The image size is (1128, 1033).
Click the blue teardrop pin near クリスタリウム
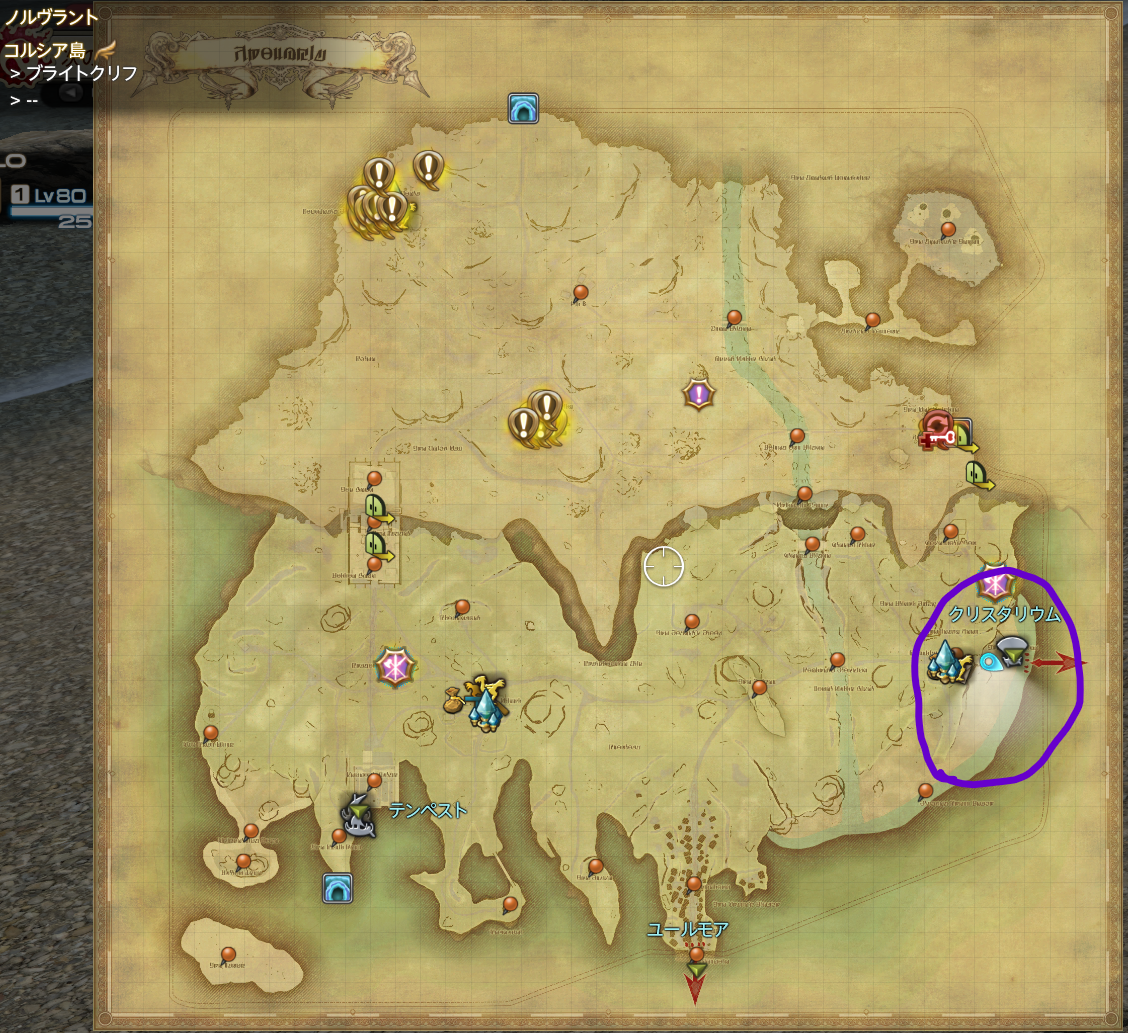tap(991, 661)
